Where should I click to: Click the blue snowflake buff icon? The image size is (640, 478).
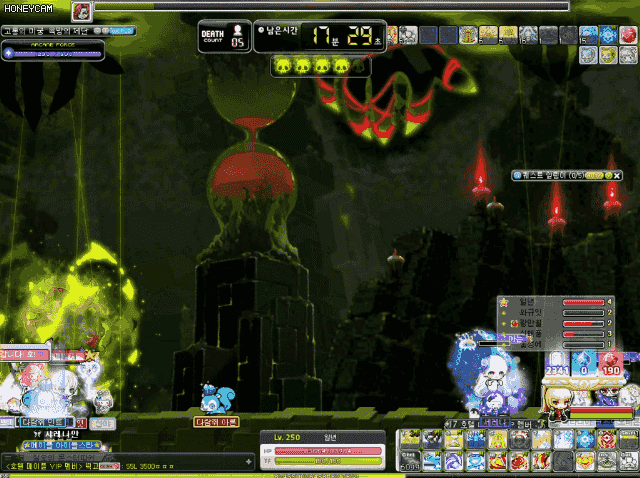(x=607, y=35)
